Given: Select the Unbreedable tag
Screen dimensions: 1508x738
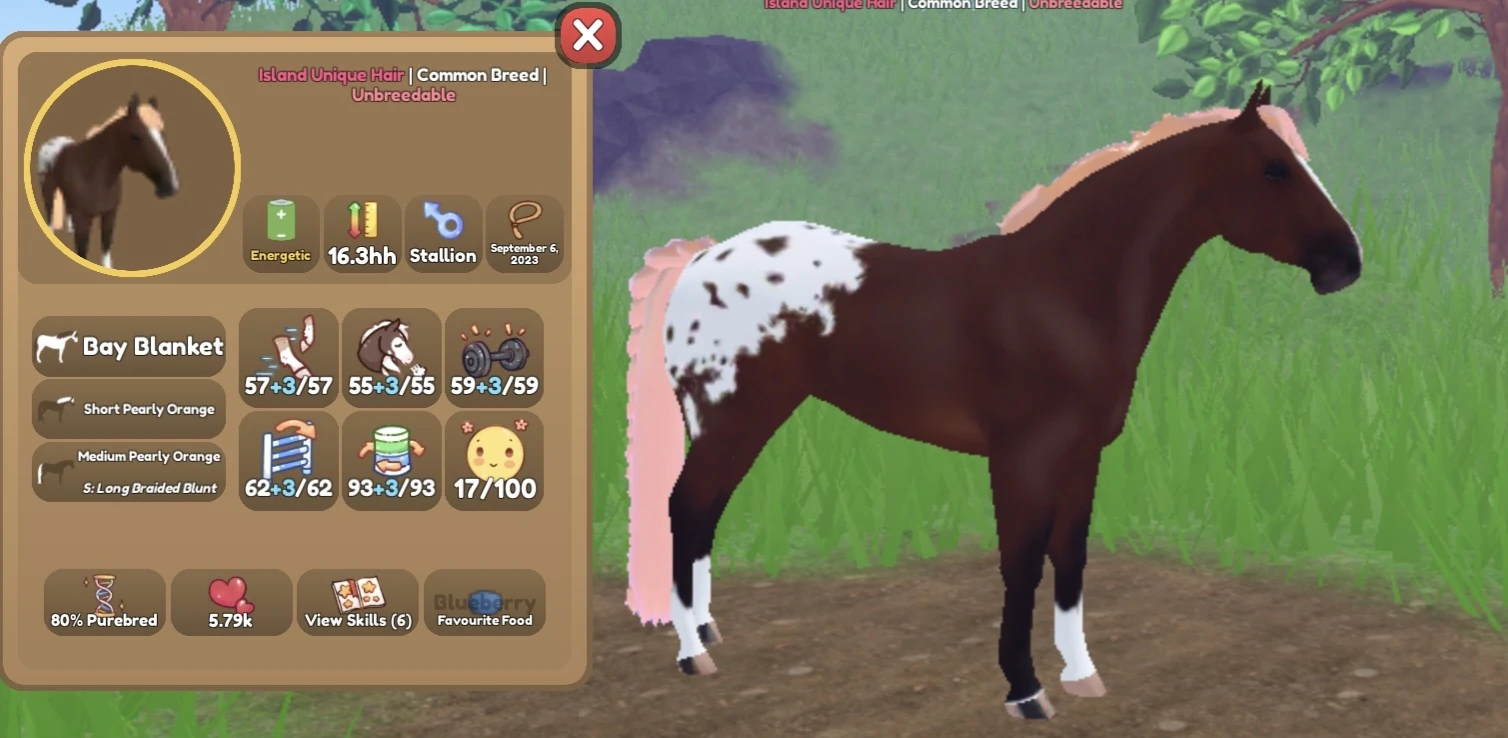Looking at the screenshot, I should tap(404, 94).
